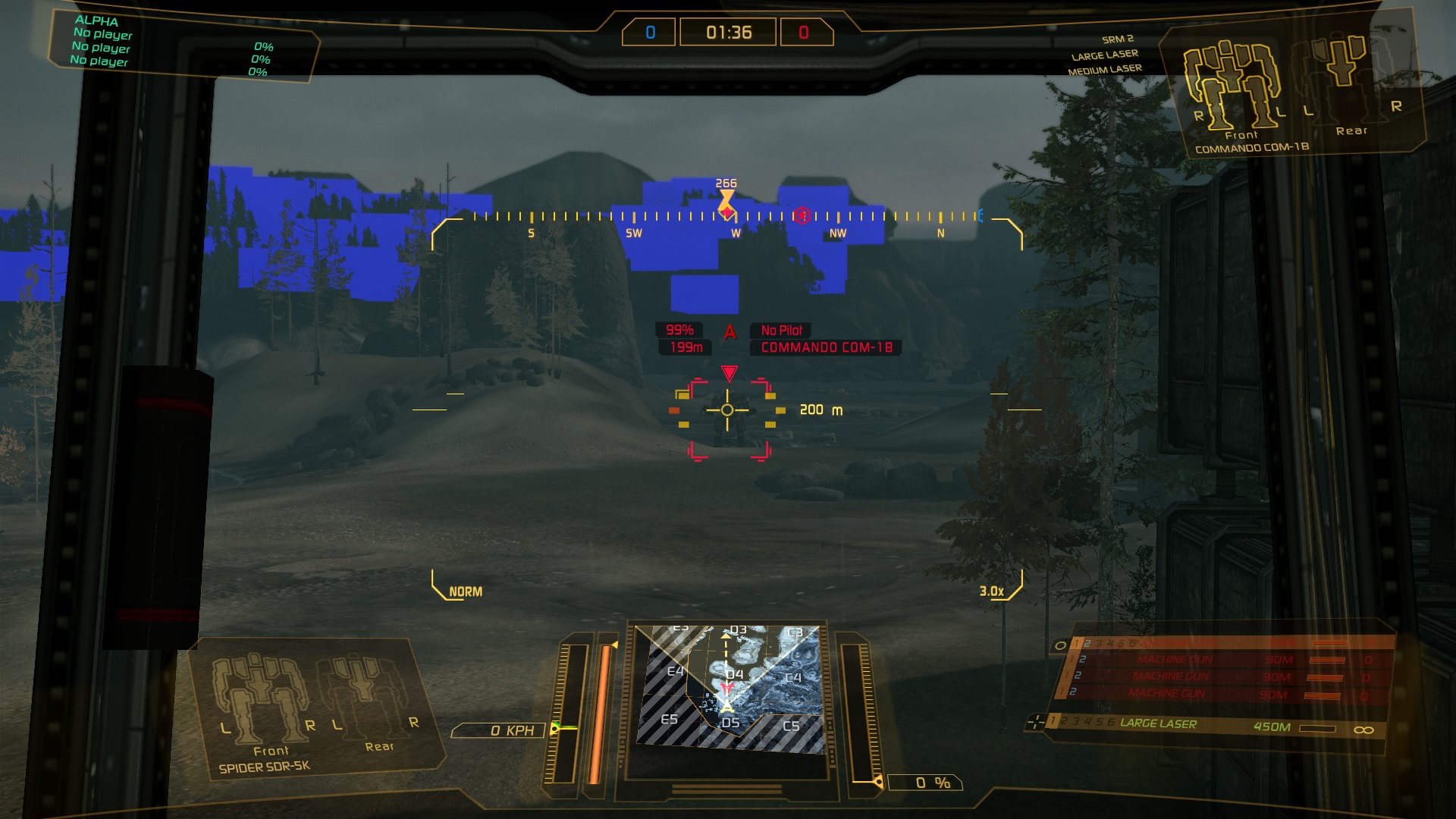Click the red Commando COM-1B target label
Viewport: 1456px width, 819px height.
826,347
